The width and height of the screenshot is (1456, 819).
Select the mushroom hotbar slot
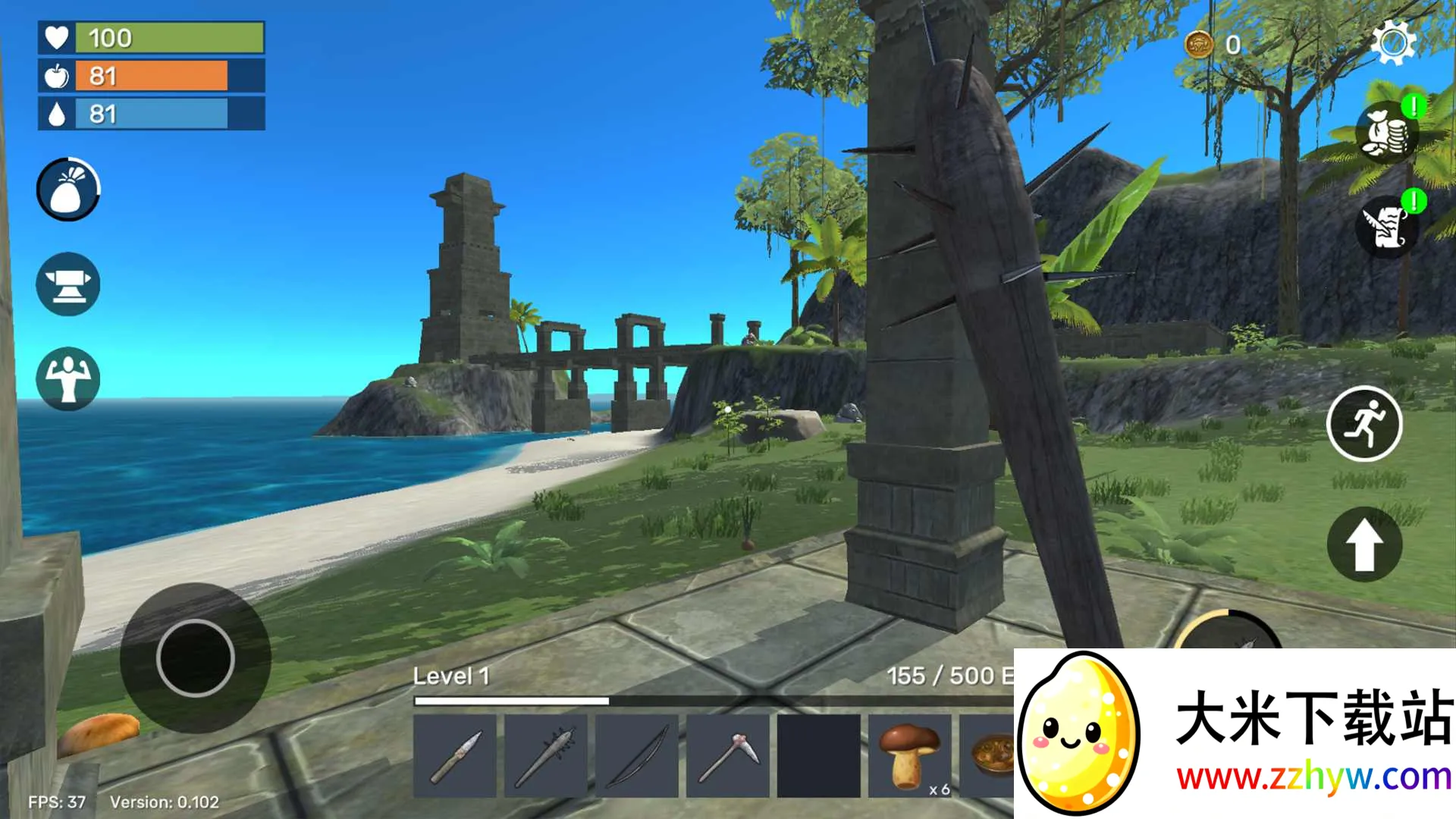909,756
